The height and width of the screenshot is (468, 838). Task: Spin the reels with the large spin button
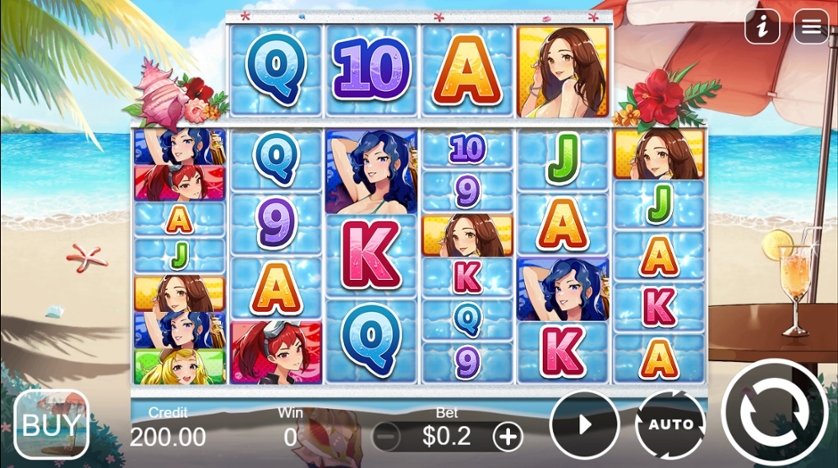(774, 411)
